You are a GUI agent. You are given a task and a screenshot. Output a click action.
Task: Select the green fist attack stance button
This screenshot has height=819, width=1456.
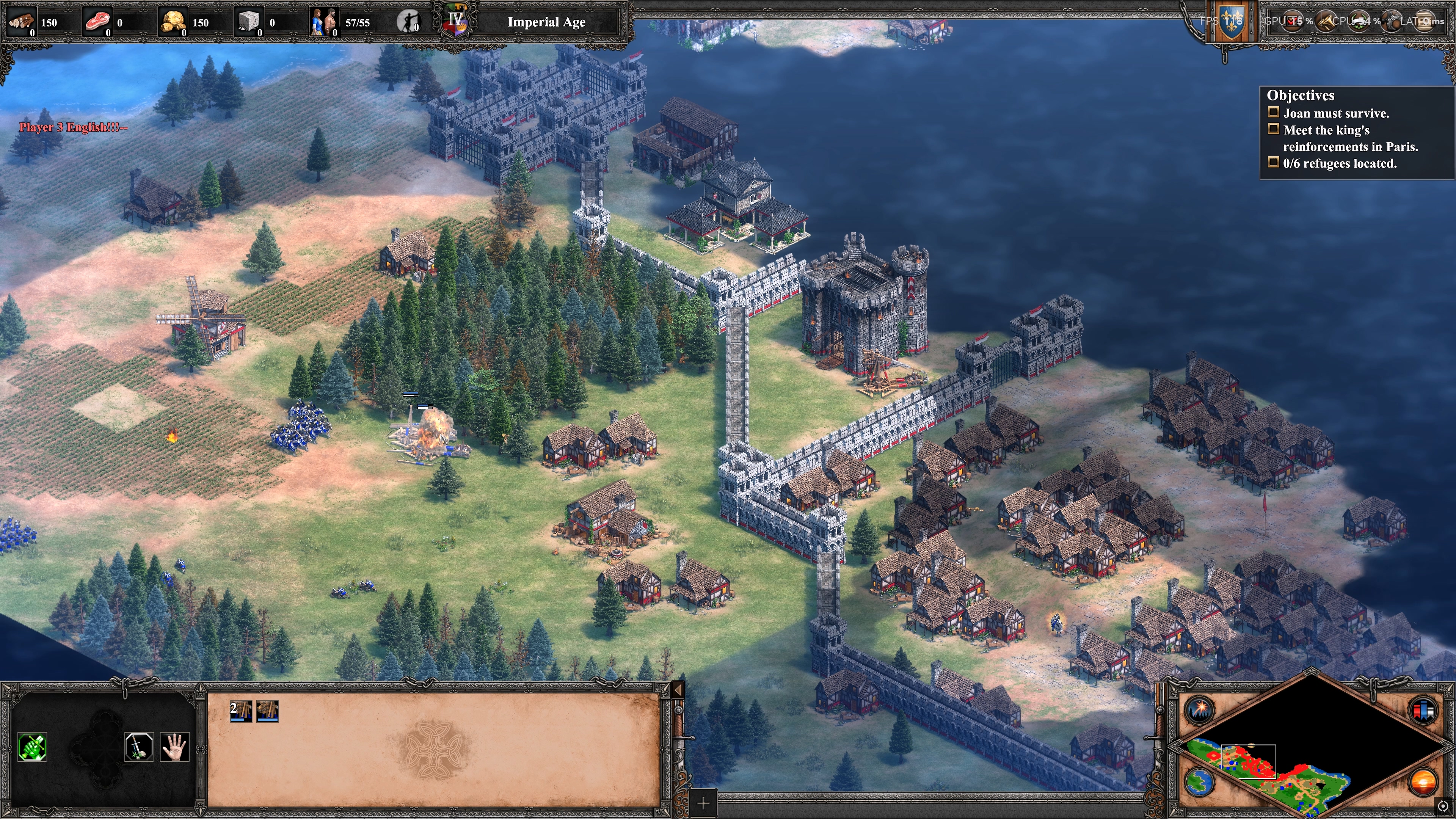[32, 747]
